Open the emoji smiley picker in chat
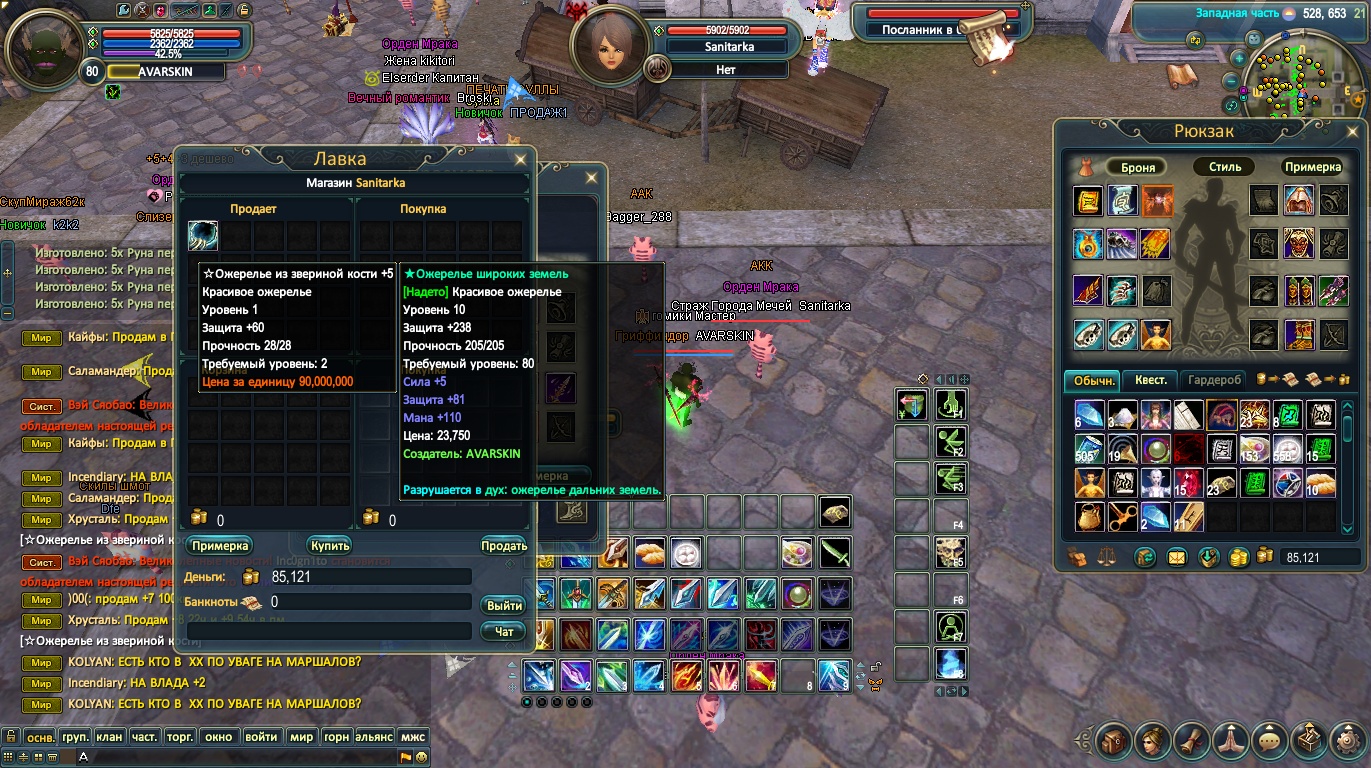The height and width of the screenshot is (768, 1371). (422, 757)
